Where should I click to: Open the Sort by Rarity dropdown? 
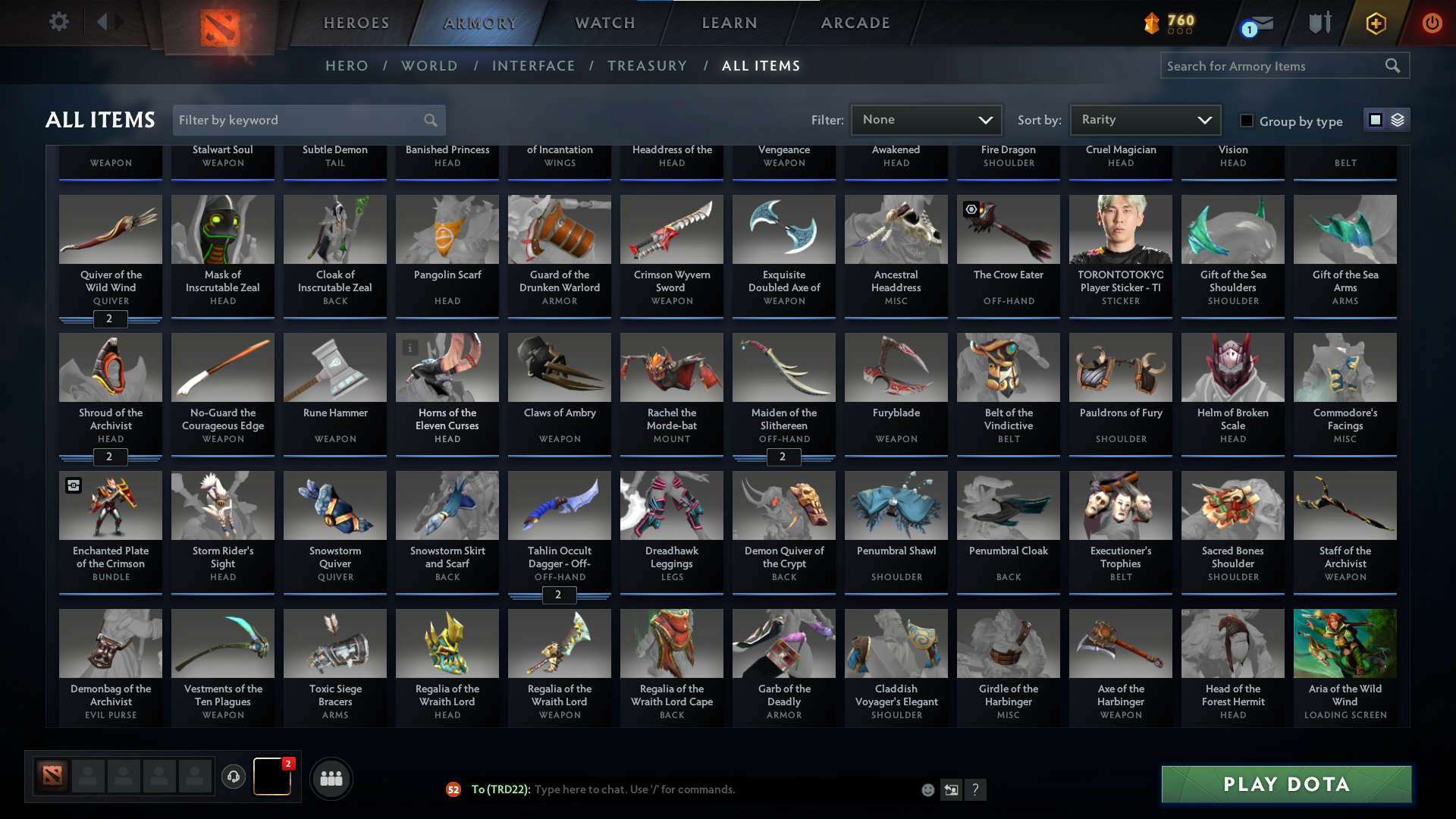point(1144,120)
